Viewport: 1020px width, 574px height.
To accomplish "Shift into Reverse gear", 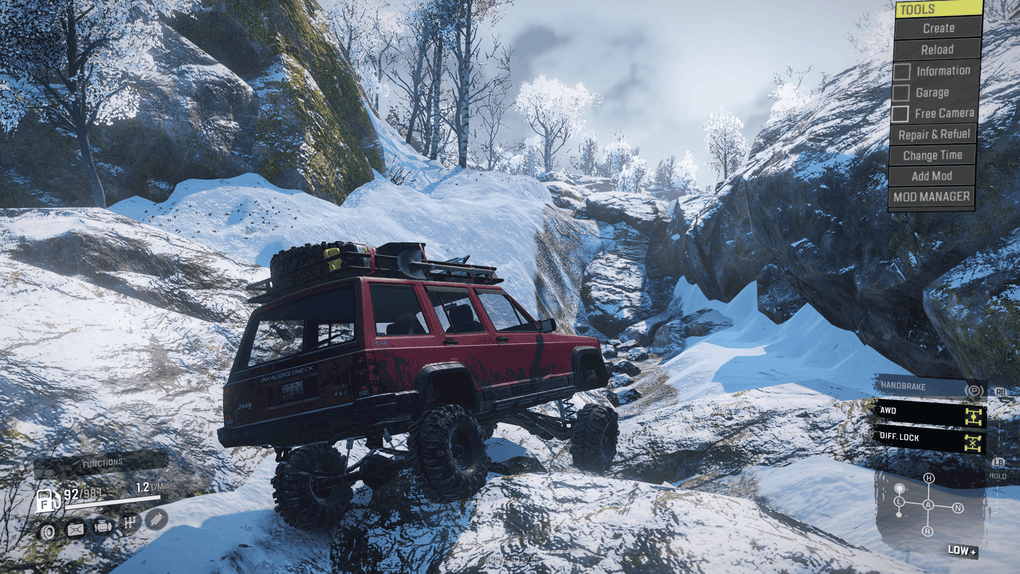I will (928, 532).
